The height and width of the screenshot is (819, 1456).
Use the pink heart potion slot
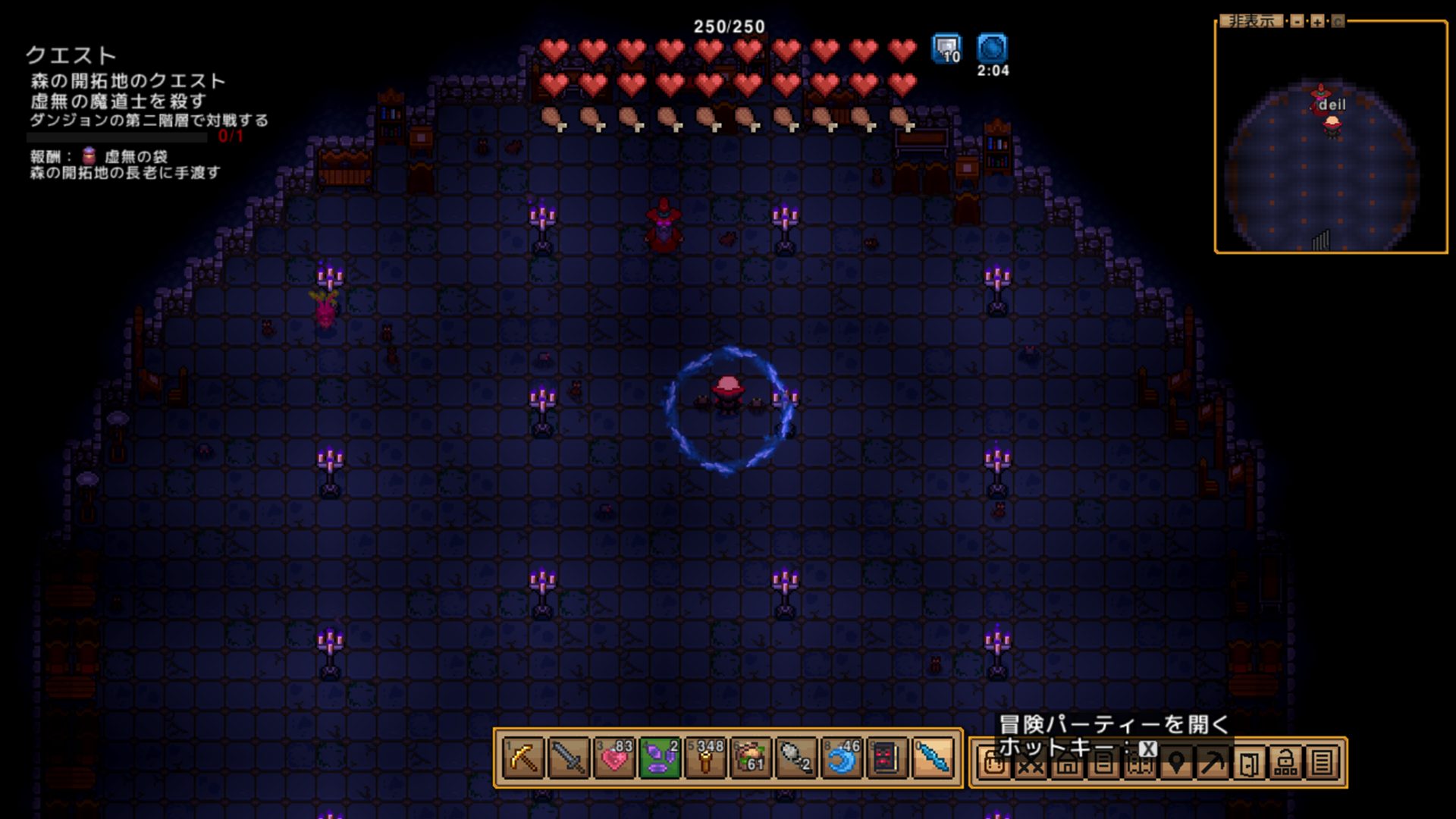click(614, 758)
